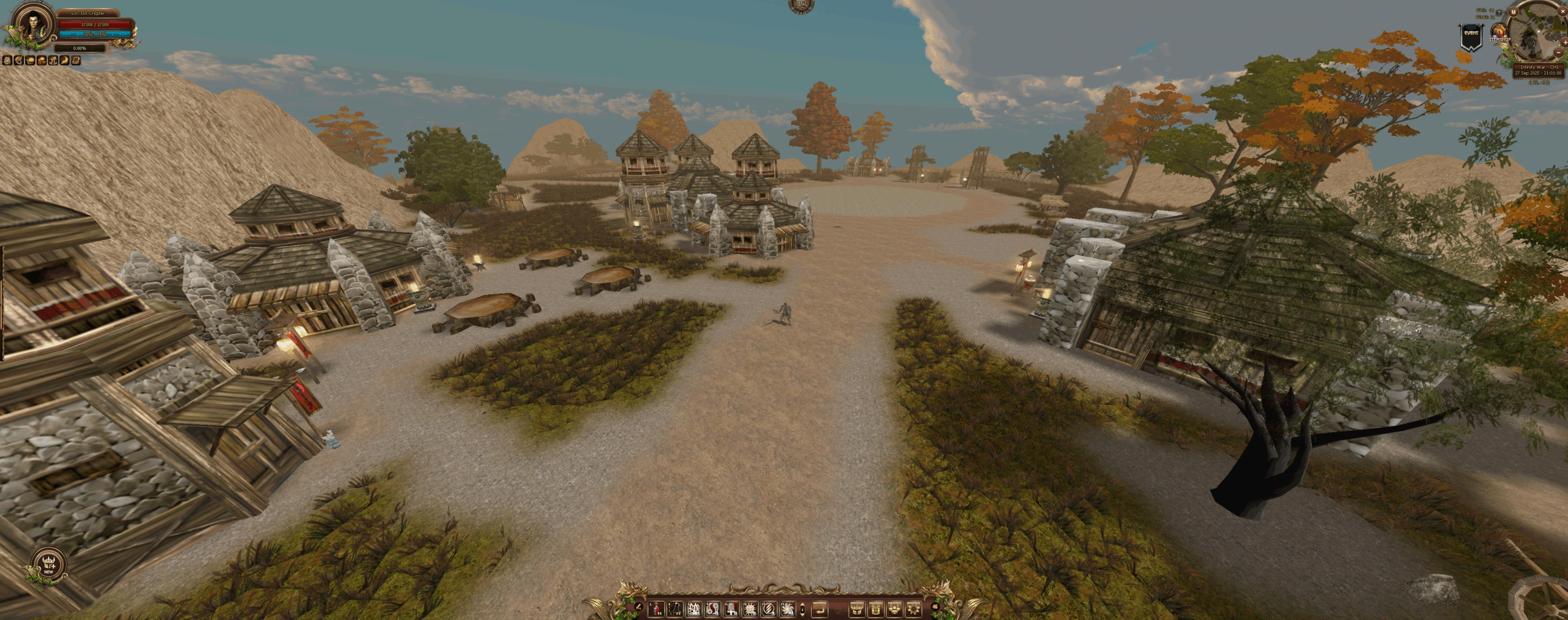Open the gear settings button on taskbar
1568x620 pixels.
tap(913, 609)
